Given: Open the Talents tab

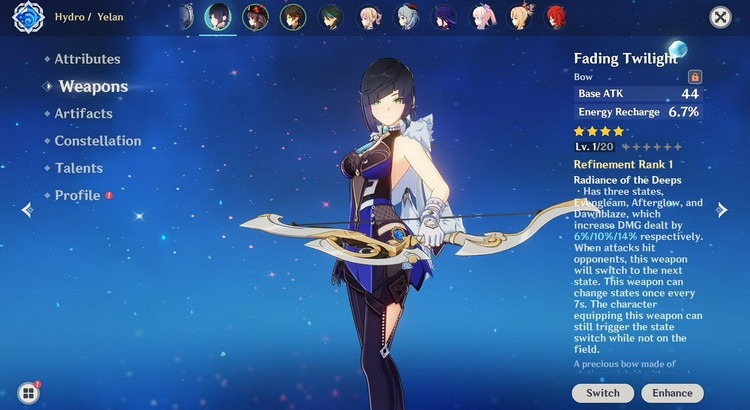Looking at the screenshot, I should [79, 168].
